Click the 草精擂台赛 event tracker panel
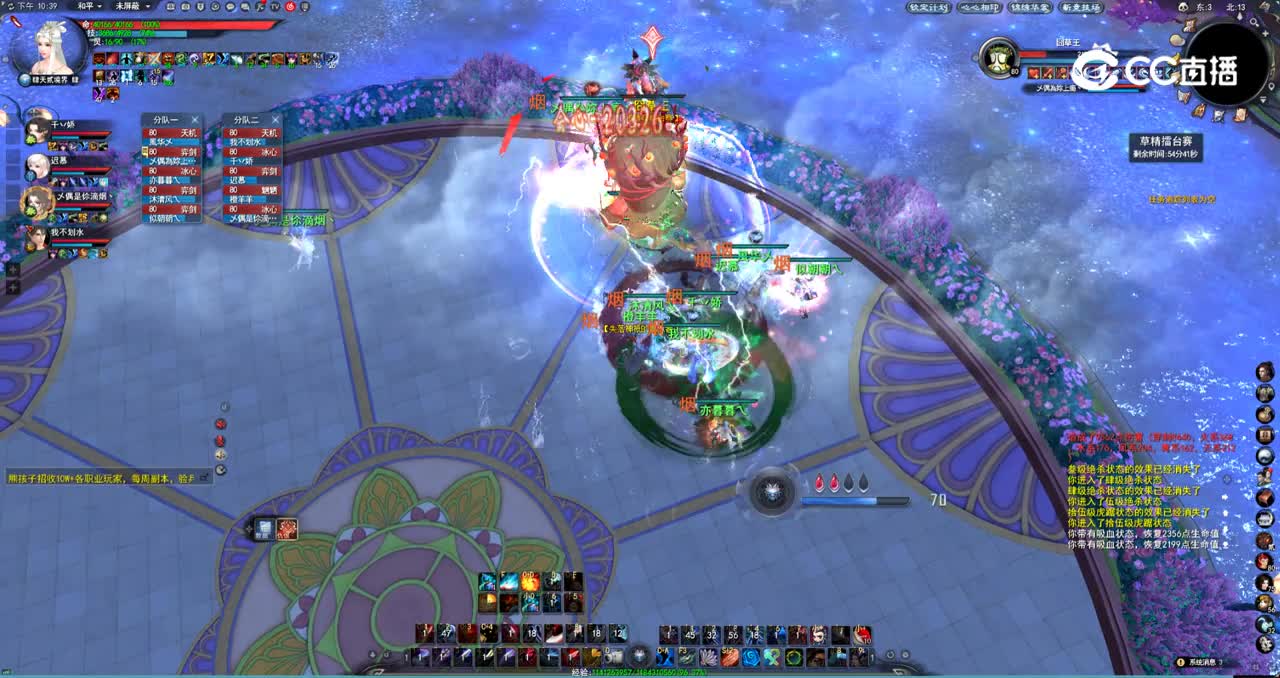 (1166, 147)
